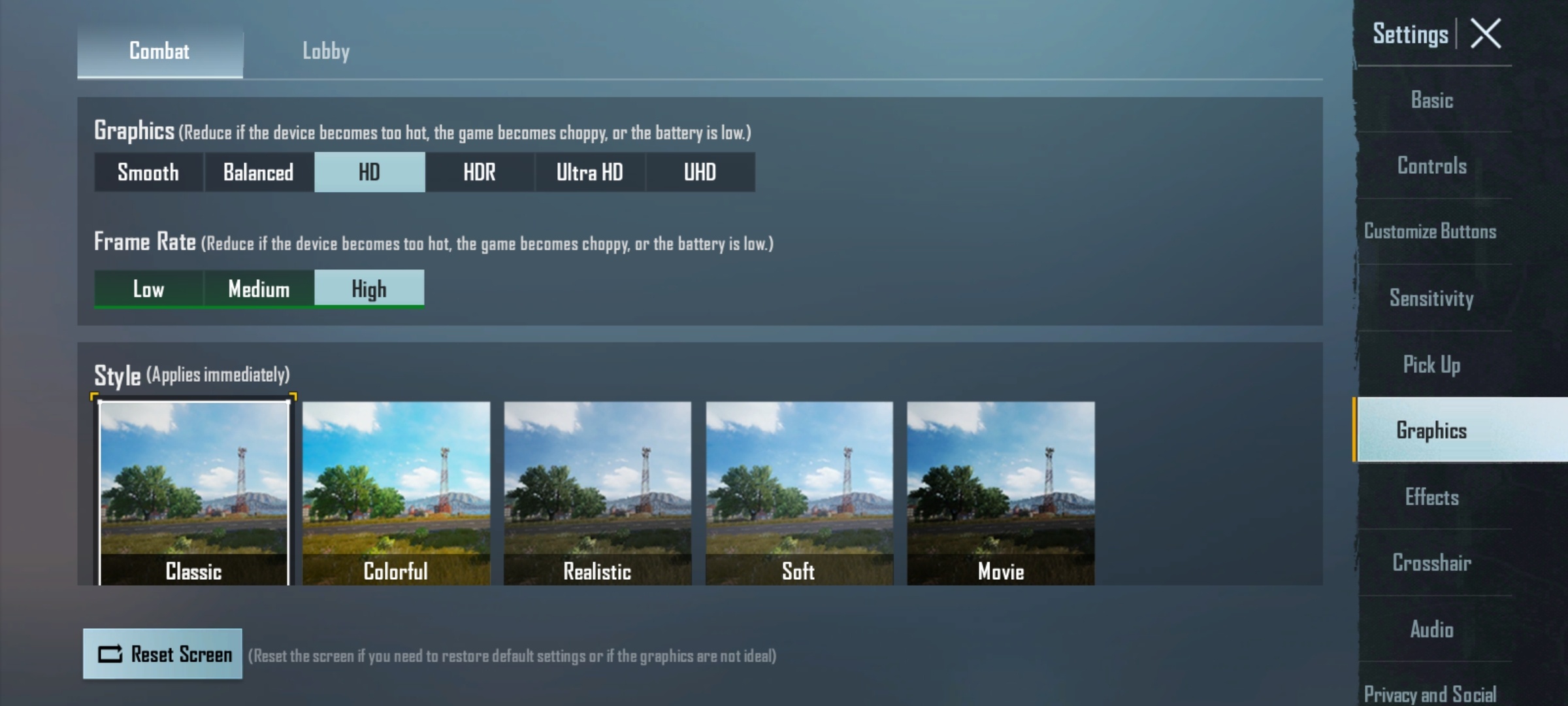Screen dimensions: 1568x706
Task: Open the Basic settings section
Action: tap(1432, 101)
